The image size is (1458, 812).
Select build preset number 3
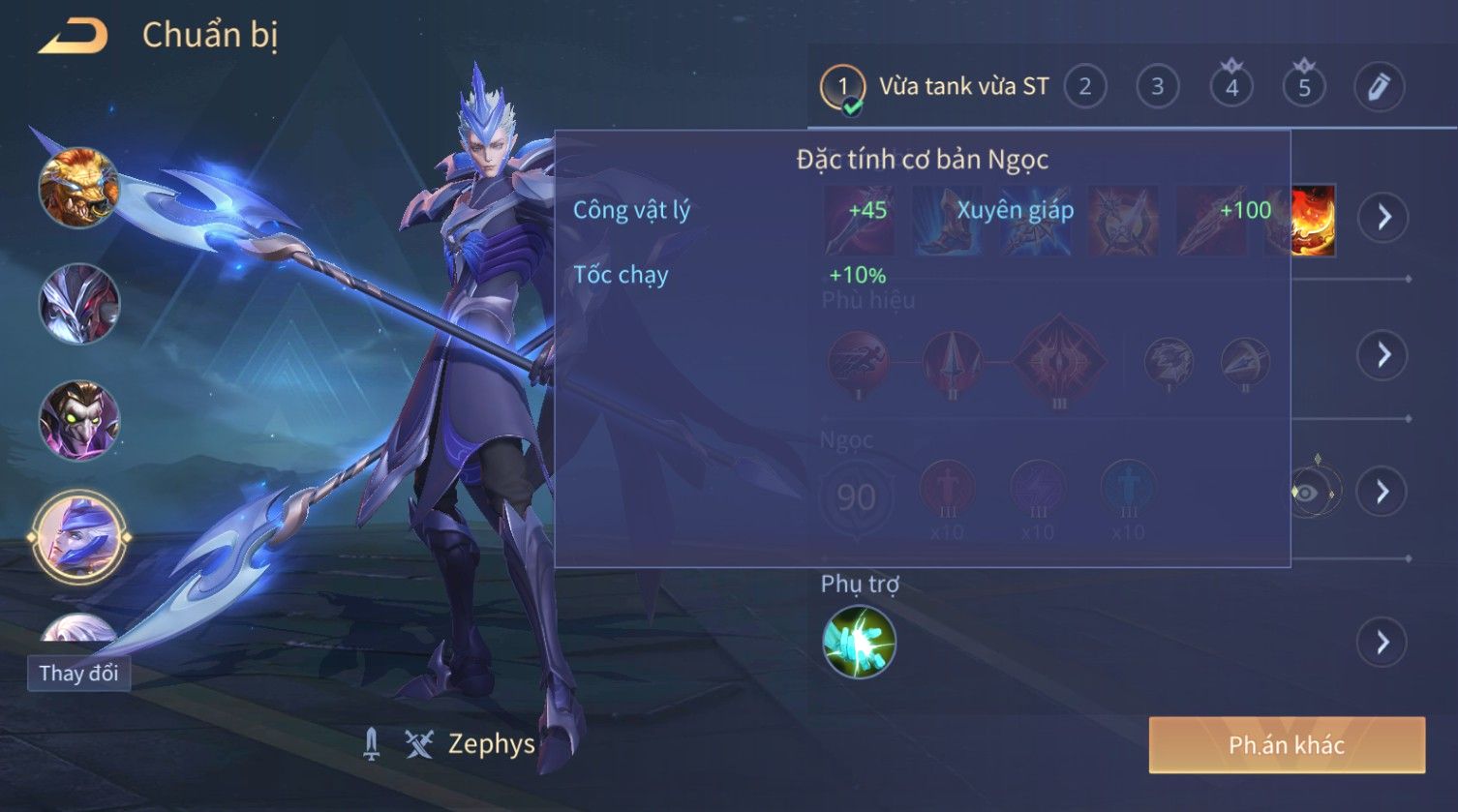1157,87
